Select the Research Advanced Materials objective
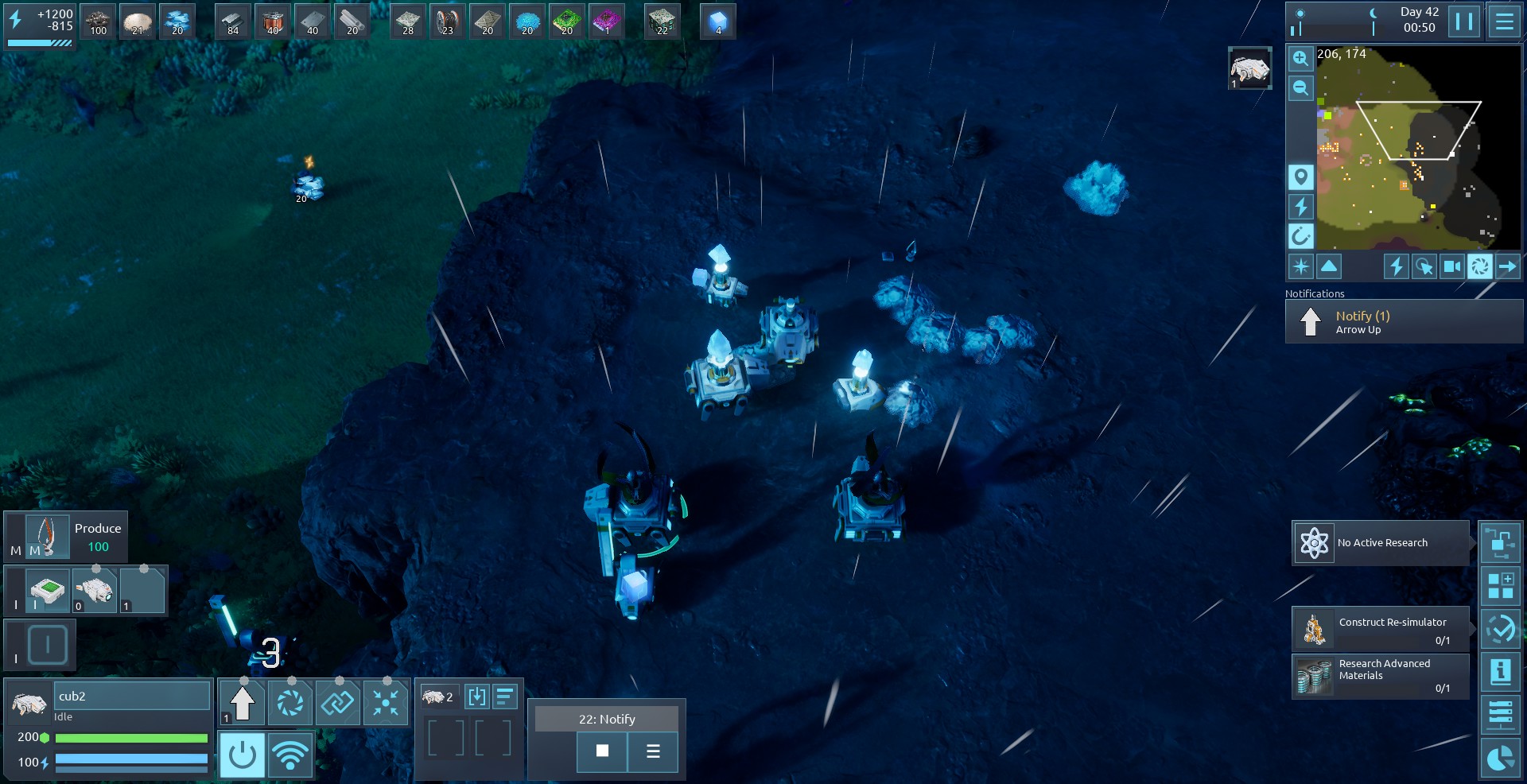The height and width of the screenshot is (784, 1527). (x=1381, y=676)
